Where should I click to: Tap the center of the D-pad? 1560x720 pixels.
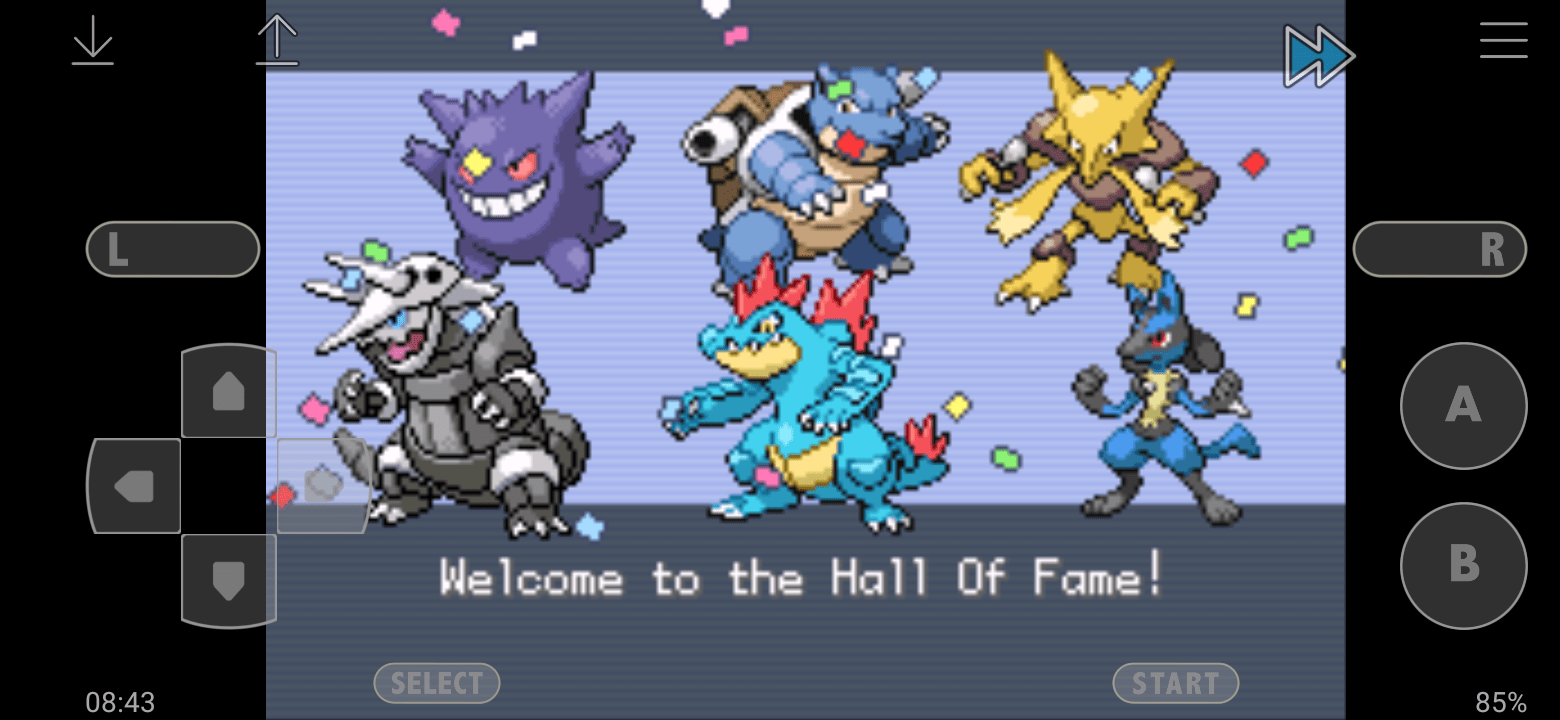click(230, 486)
